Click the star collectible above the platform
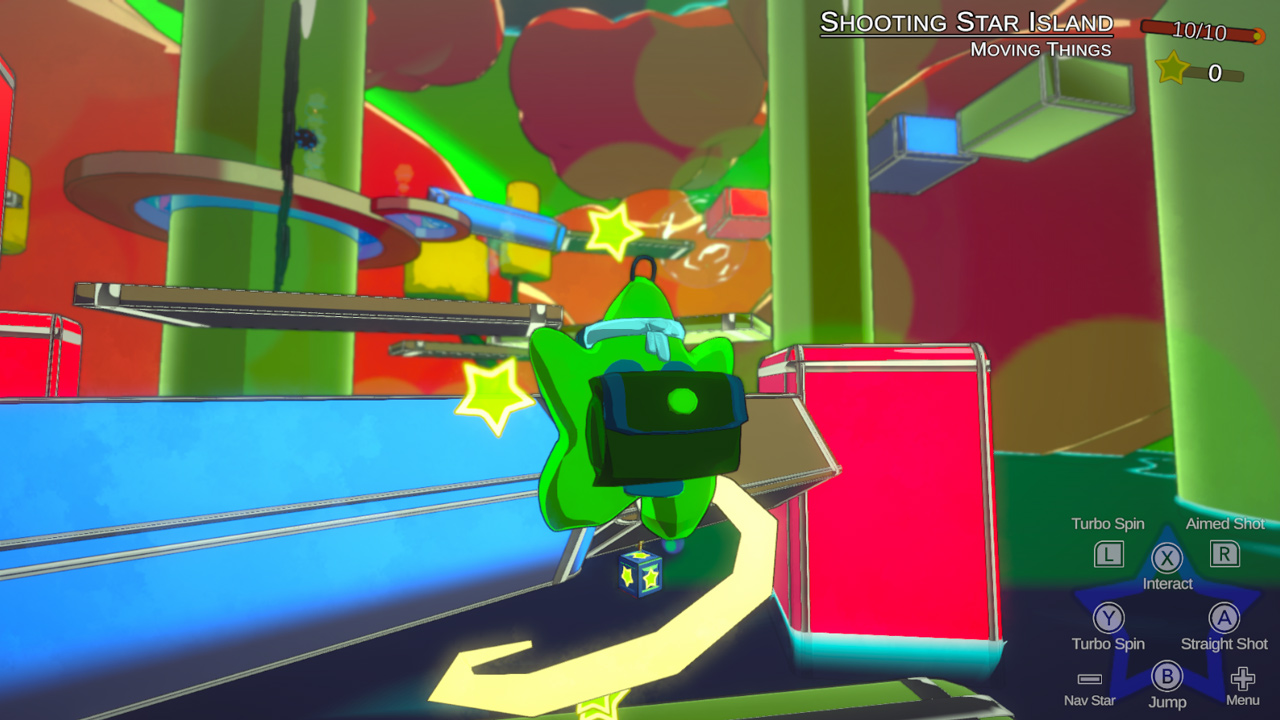Viewport: 1280px width, 720px height. click(614, 233)
